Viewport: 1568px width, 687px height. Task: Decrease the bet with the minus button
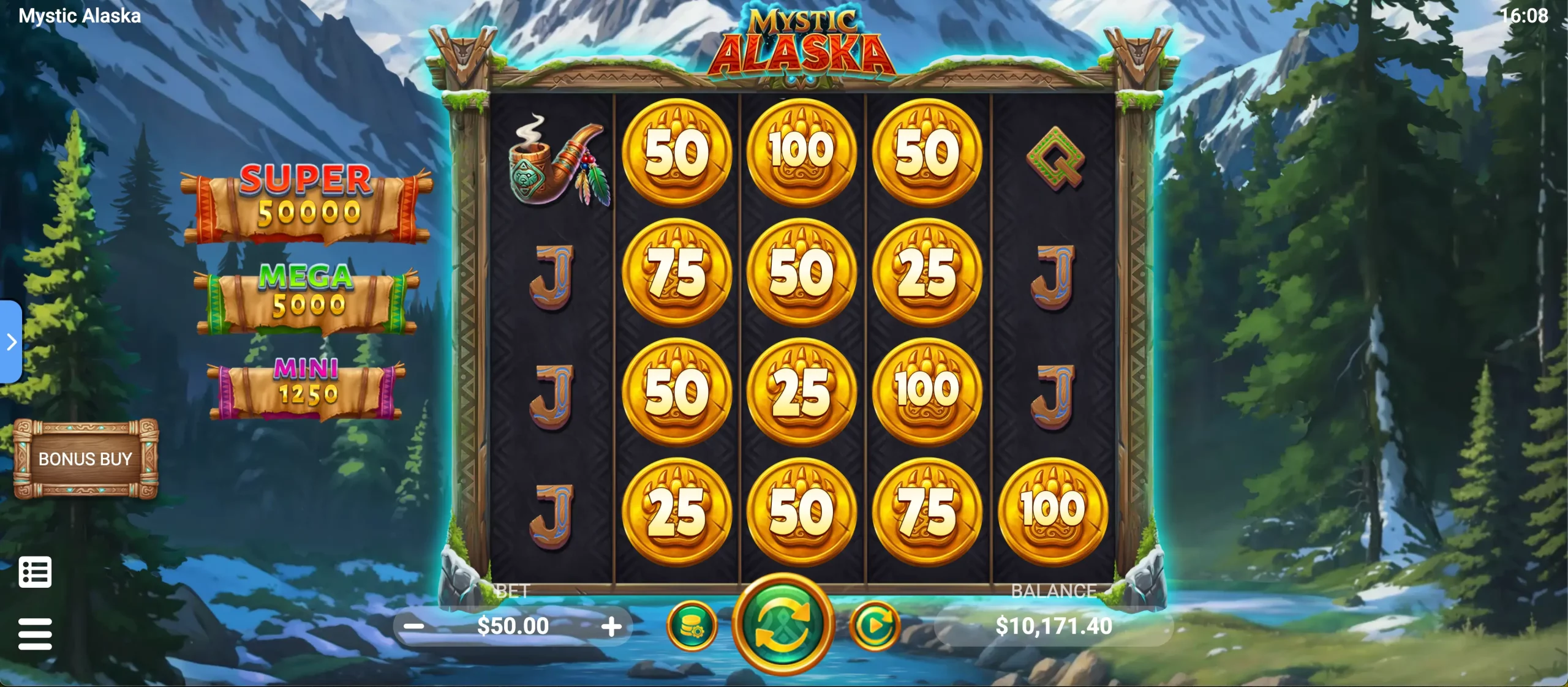point(415,626)
